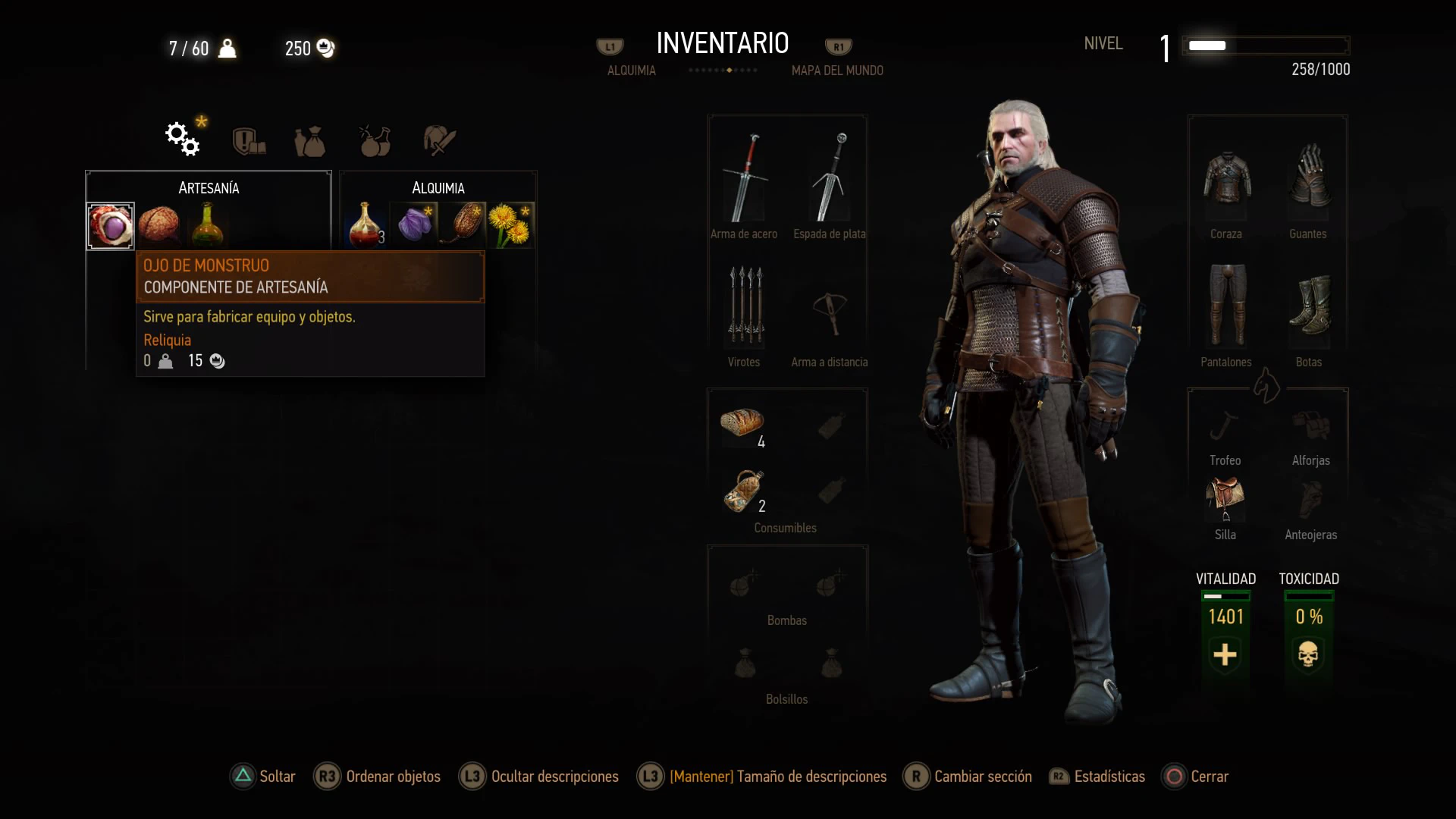This screenshot has height=819, width=1456.
Task: Click the Virotes crossbow bolts slot
Action: pos(745,306)
